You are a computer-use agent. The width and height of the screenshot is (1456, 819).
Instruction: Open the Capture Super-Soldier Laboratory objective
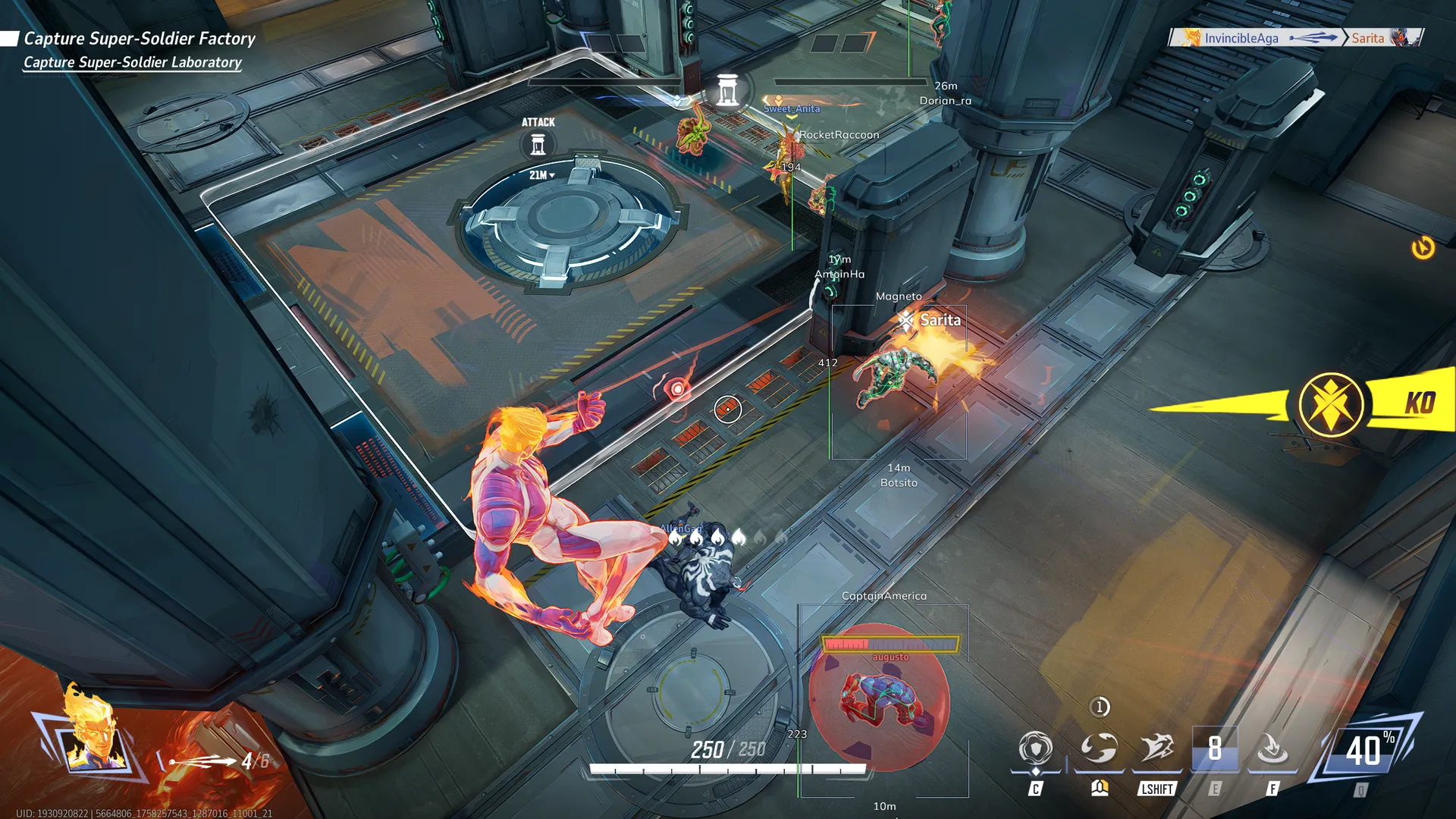(133, 62)
